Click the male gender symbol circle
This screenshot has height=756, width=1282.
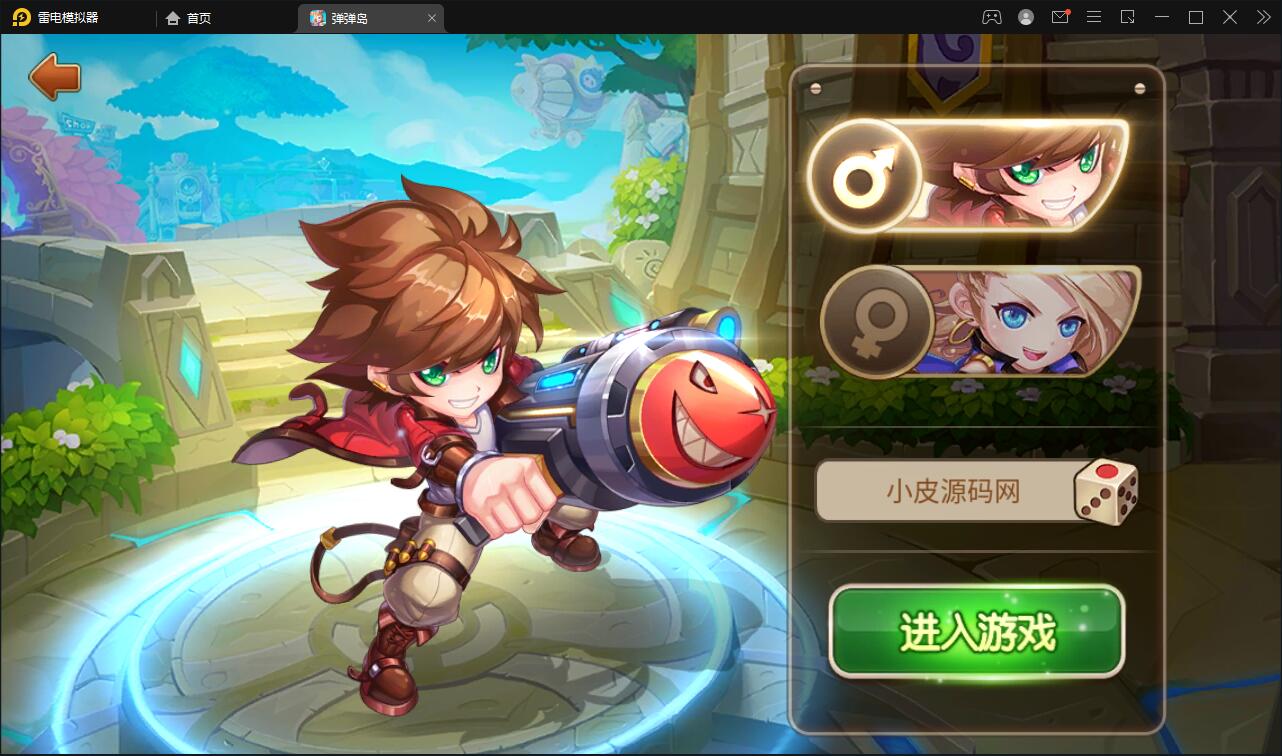866,174
